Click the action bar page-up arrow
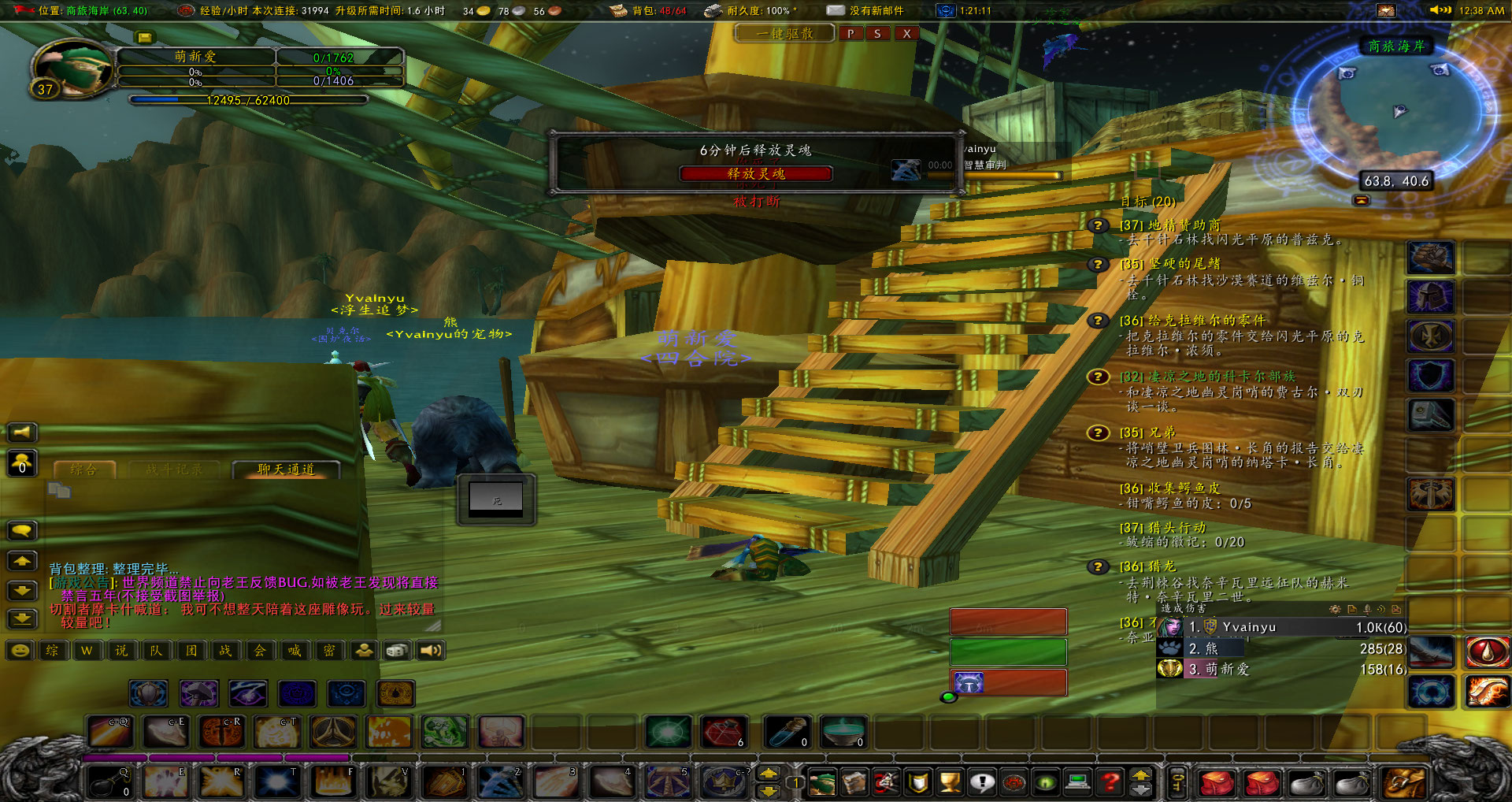 pos(1140,774)
